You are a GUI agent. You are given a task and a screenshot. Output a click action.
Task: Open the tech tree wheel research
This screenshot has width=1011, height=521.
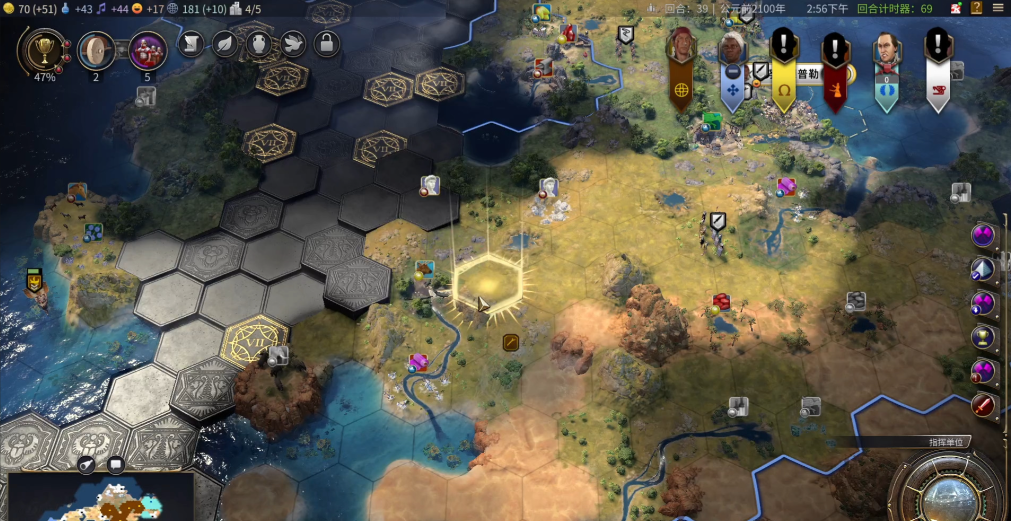[97, 50]
